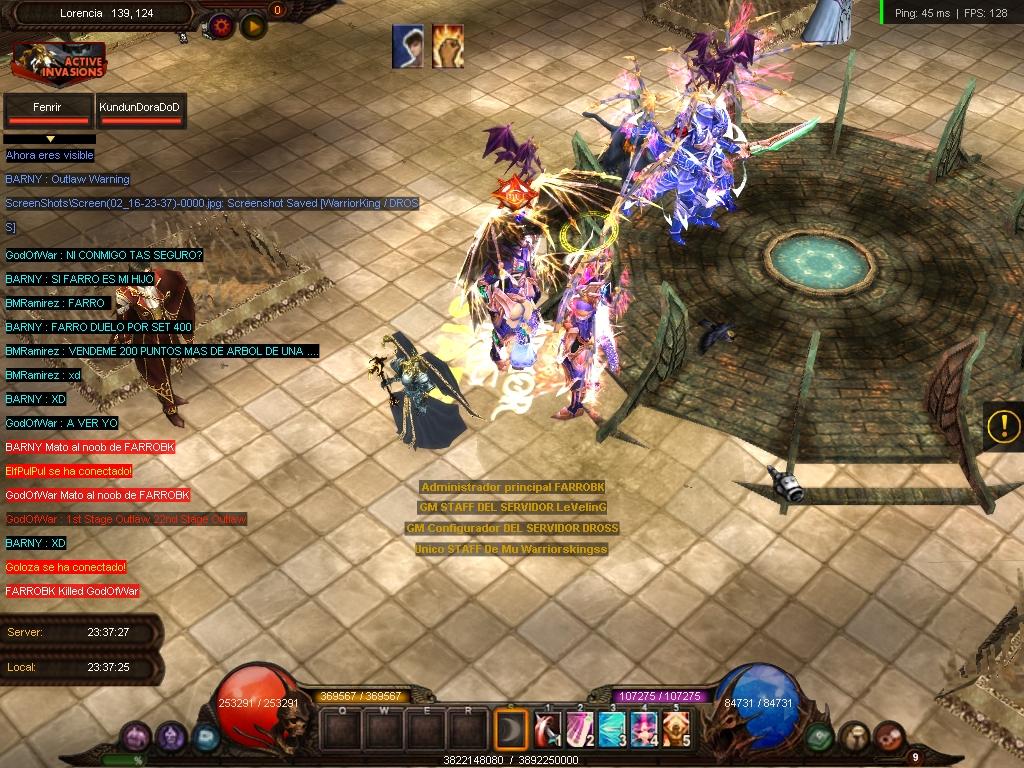The height and width of the screenshot is (768, 1024).
Task: Activate the cyan skill in slot 3
Action: click(x=612, y=729)
